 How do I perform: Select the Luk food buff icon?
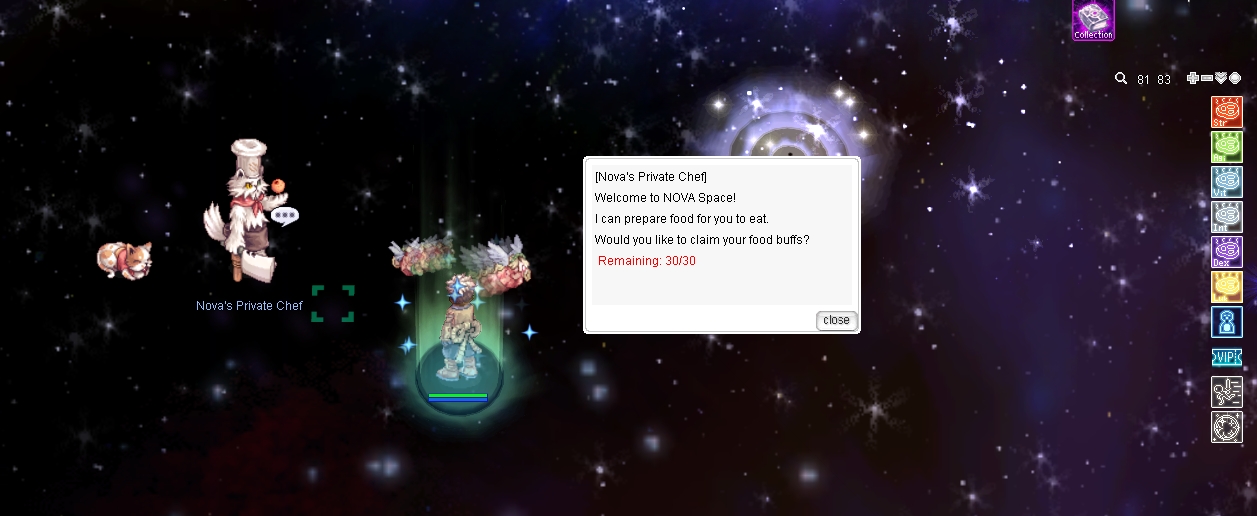click(1226, 286)
